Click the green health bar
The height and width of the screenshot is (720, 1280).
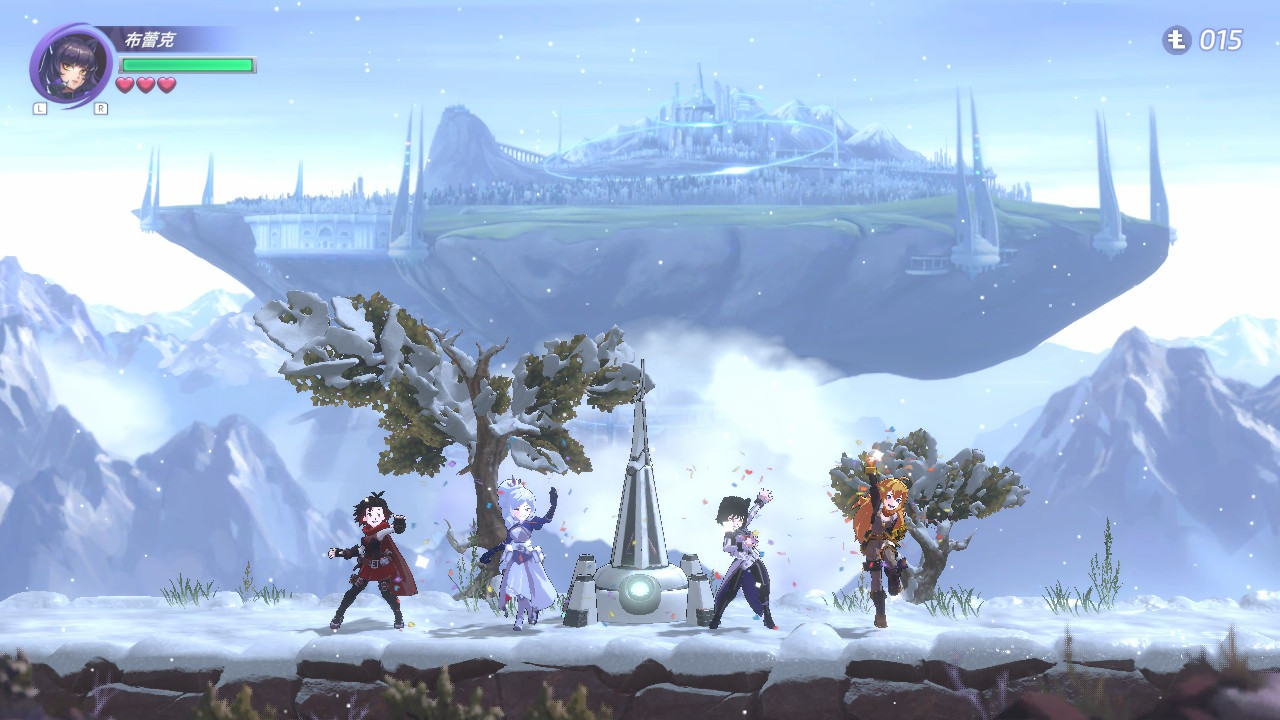click(x=185, y=62)
